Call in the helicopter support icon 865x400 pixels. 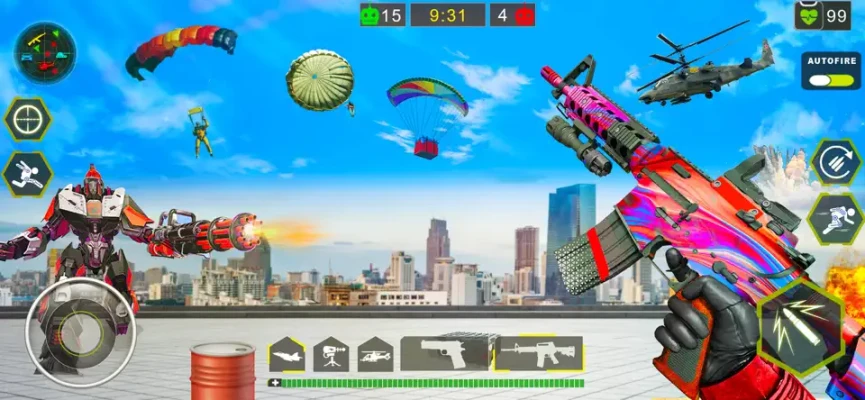click(x=375, y=353)
